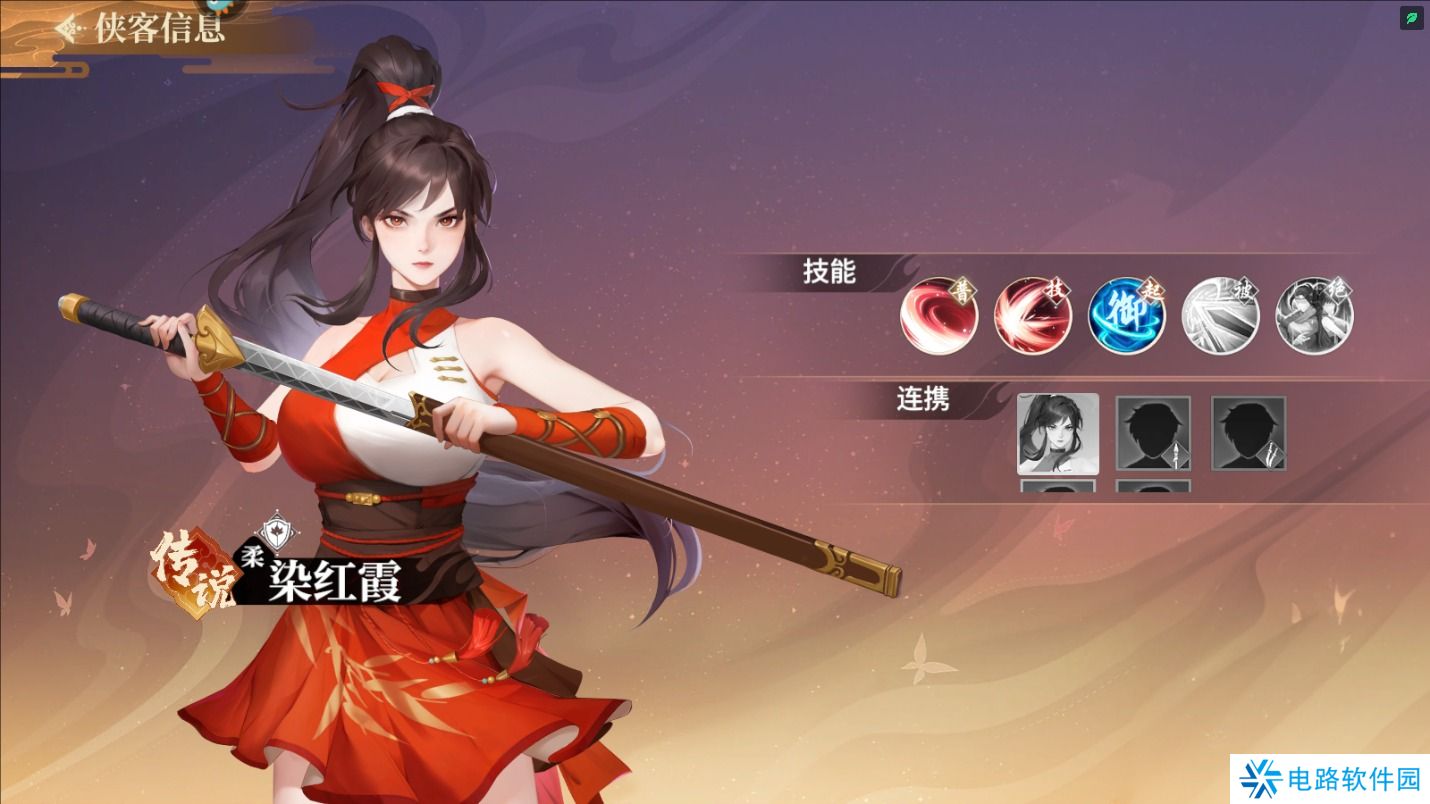Open the 绝 ultimate skill icon
This screenshot has height=804, width=1430.
[1314, 315]
